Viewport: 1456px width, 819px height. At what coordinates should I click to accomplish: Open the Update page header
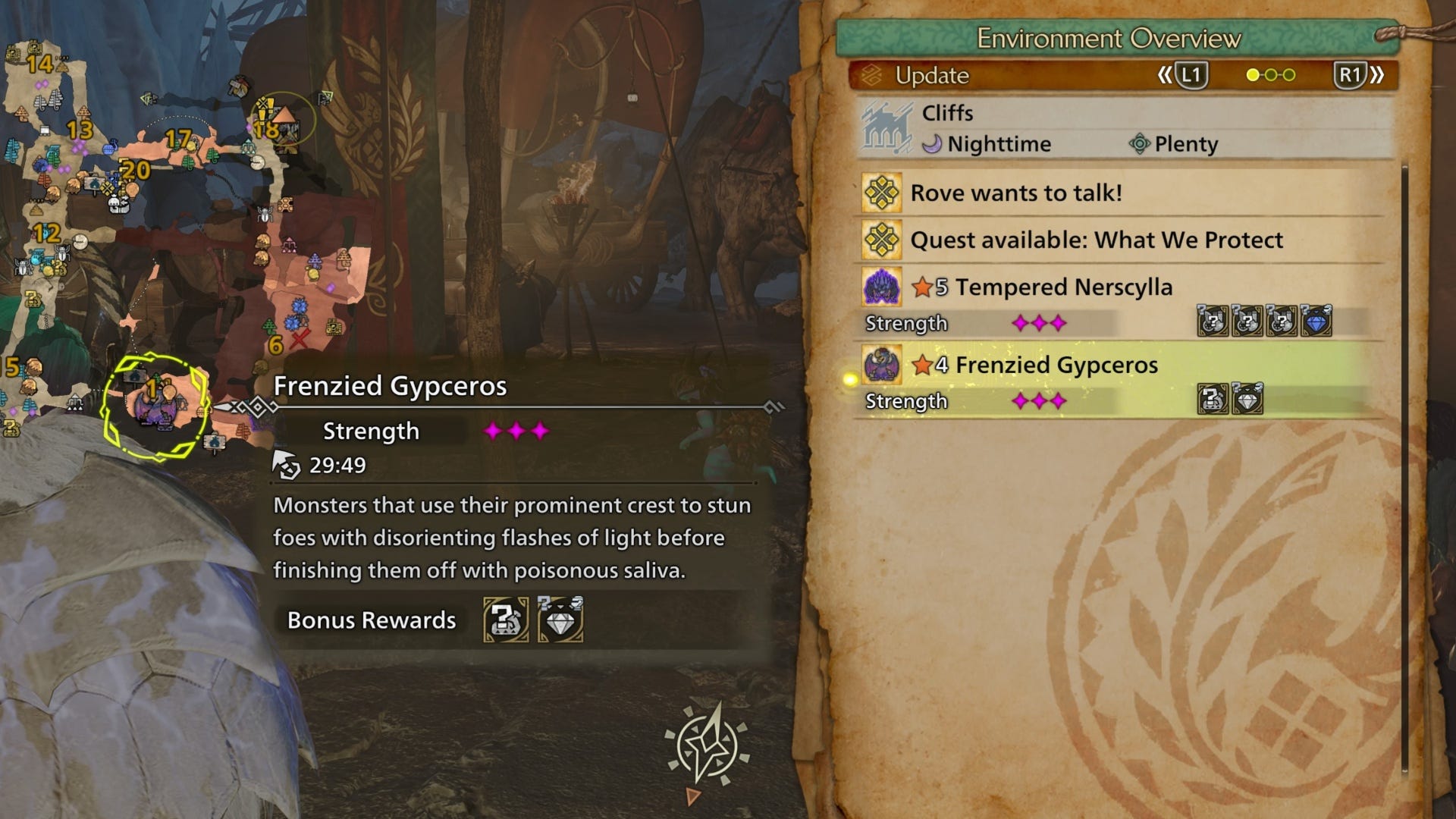click(932, 76)
